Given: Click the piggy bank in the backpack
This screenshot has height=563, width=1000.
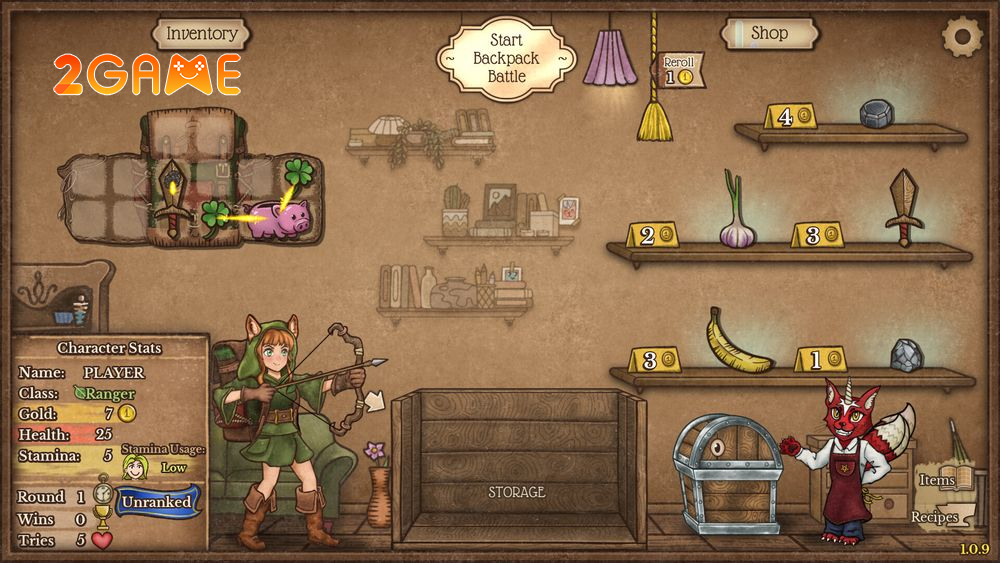Looking at the screenshot, I should coord(279,218).
